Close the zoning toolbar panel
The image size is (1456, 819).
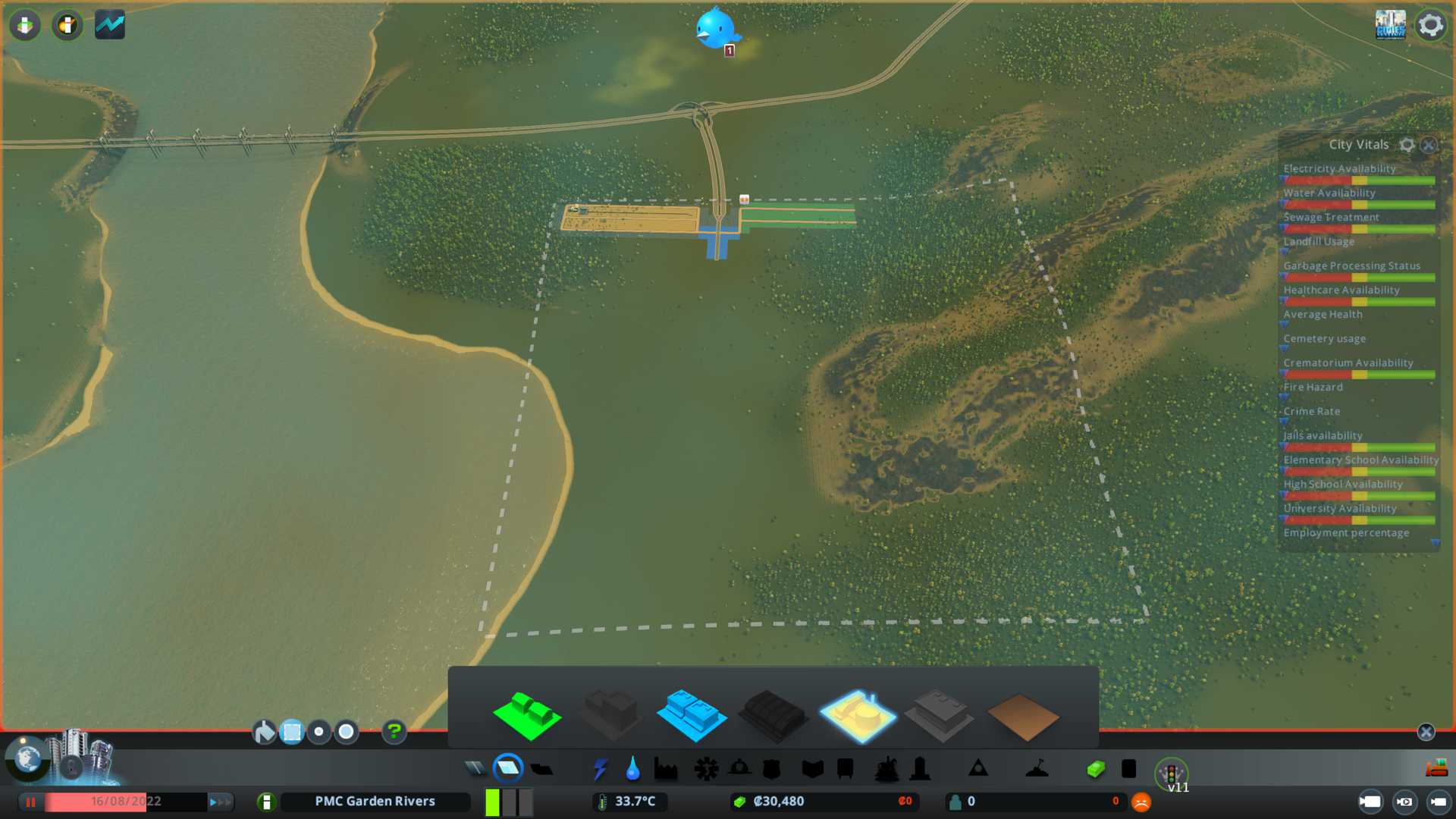click(x=1426, y=732)
